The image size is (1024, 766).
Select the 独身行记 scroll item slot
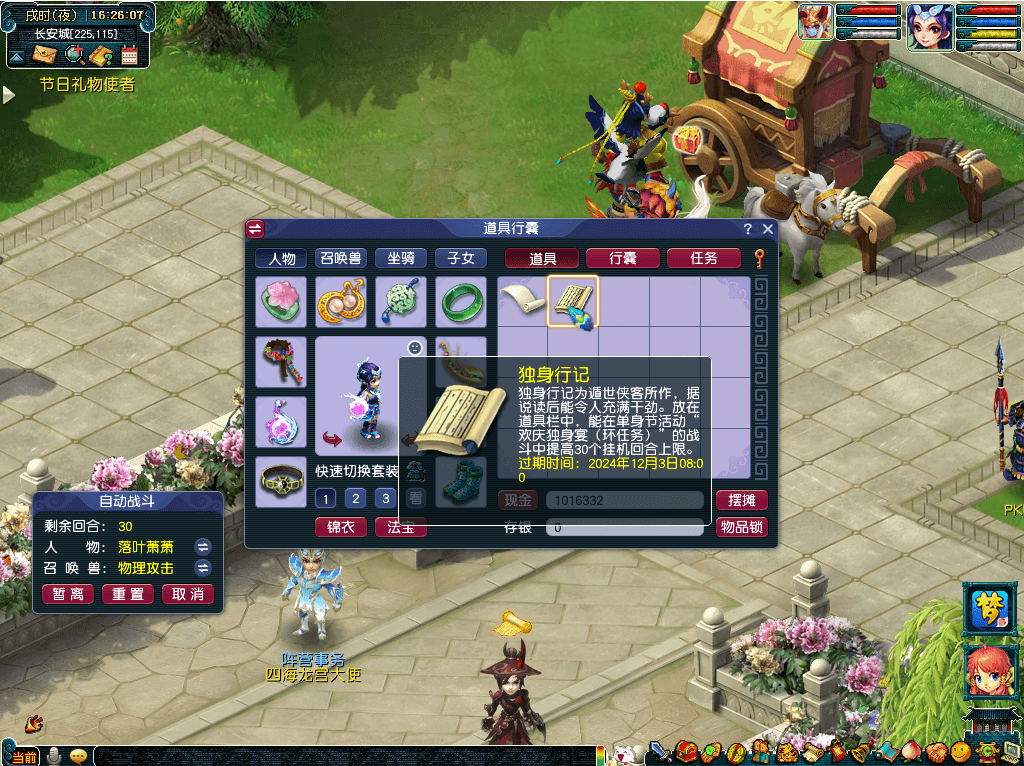pos(573,302)
